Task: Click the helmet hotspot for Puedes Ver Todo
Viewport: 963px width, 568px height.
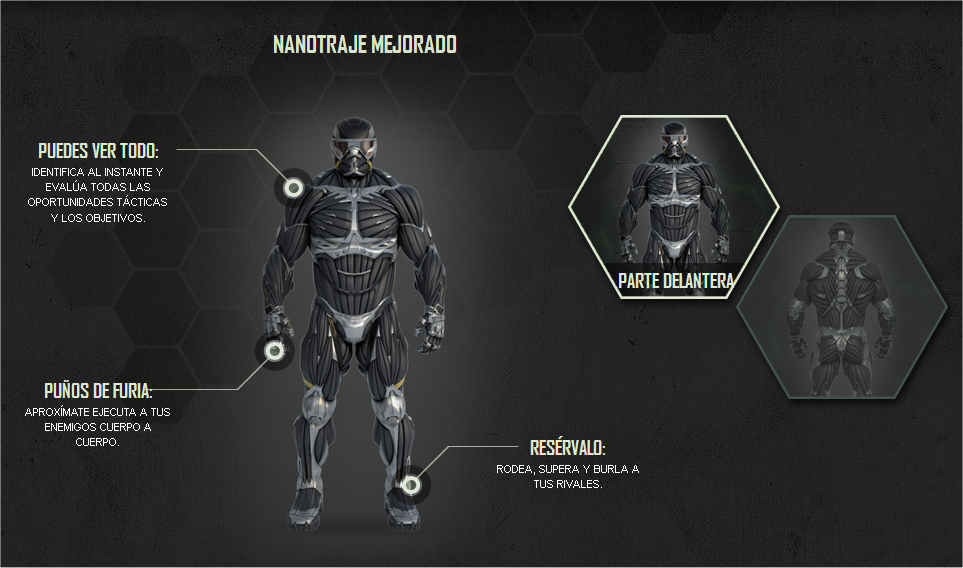Action: coord(292,187)
